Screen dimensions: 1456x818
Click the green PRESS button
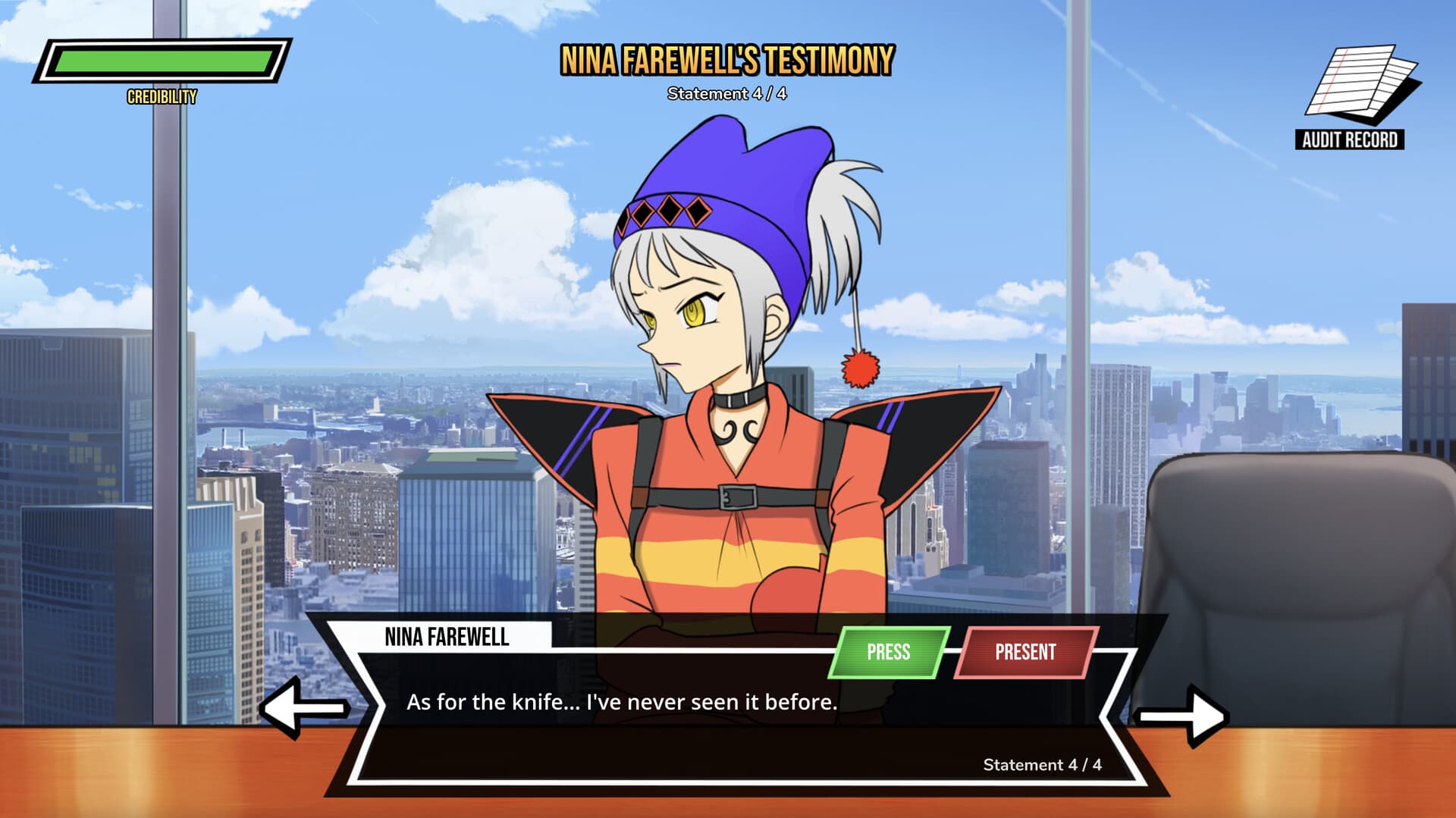(x=890, y=652)
